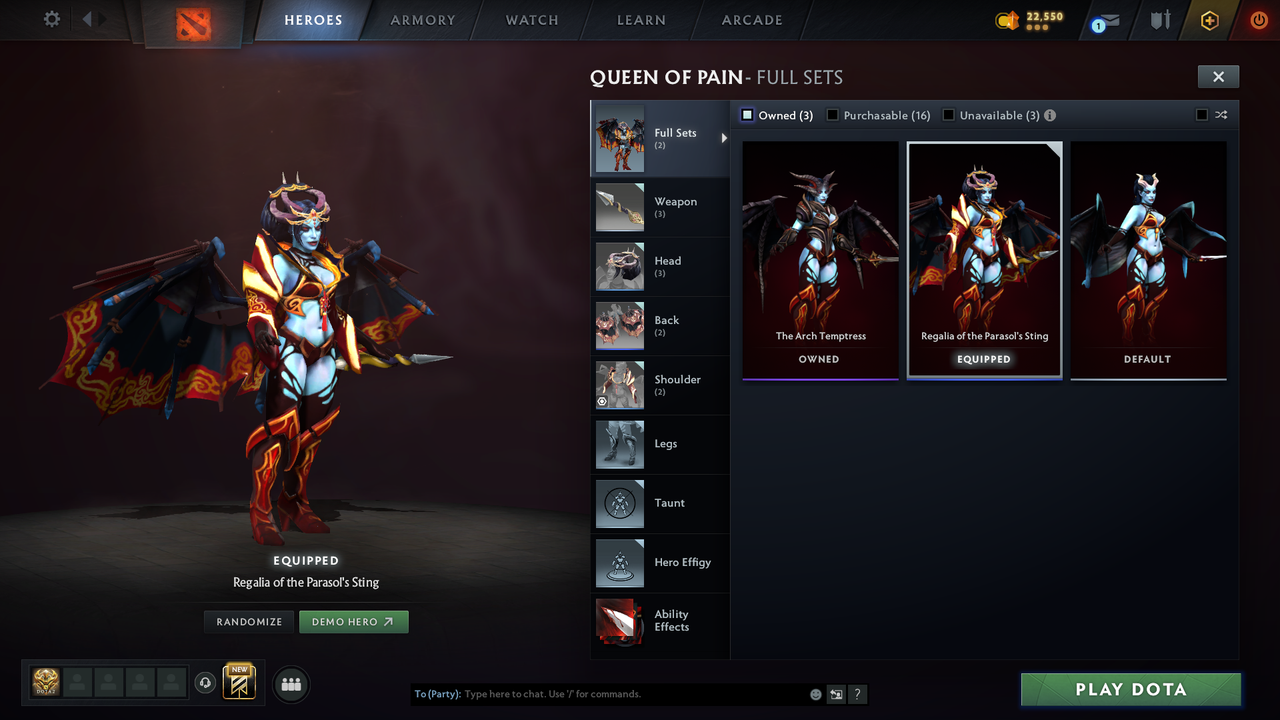Viewport: 1280px width, 720px height.
Task: Click the Battle Pass NEW icon
Action: pyautogui.click(x=238, y=683)
